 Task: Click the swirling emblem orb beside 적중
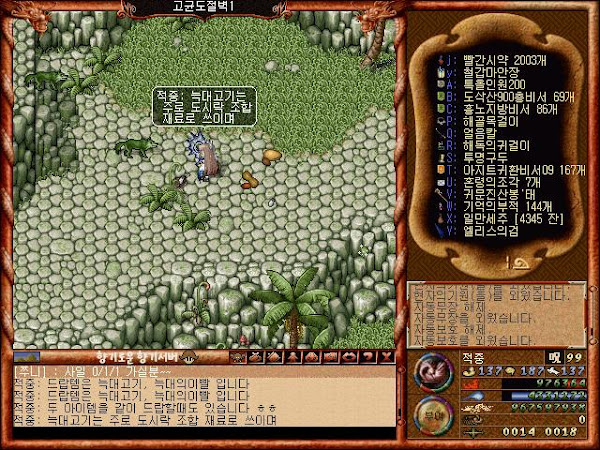[x=435, y=371]
